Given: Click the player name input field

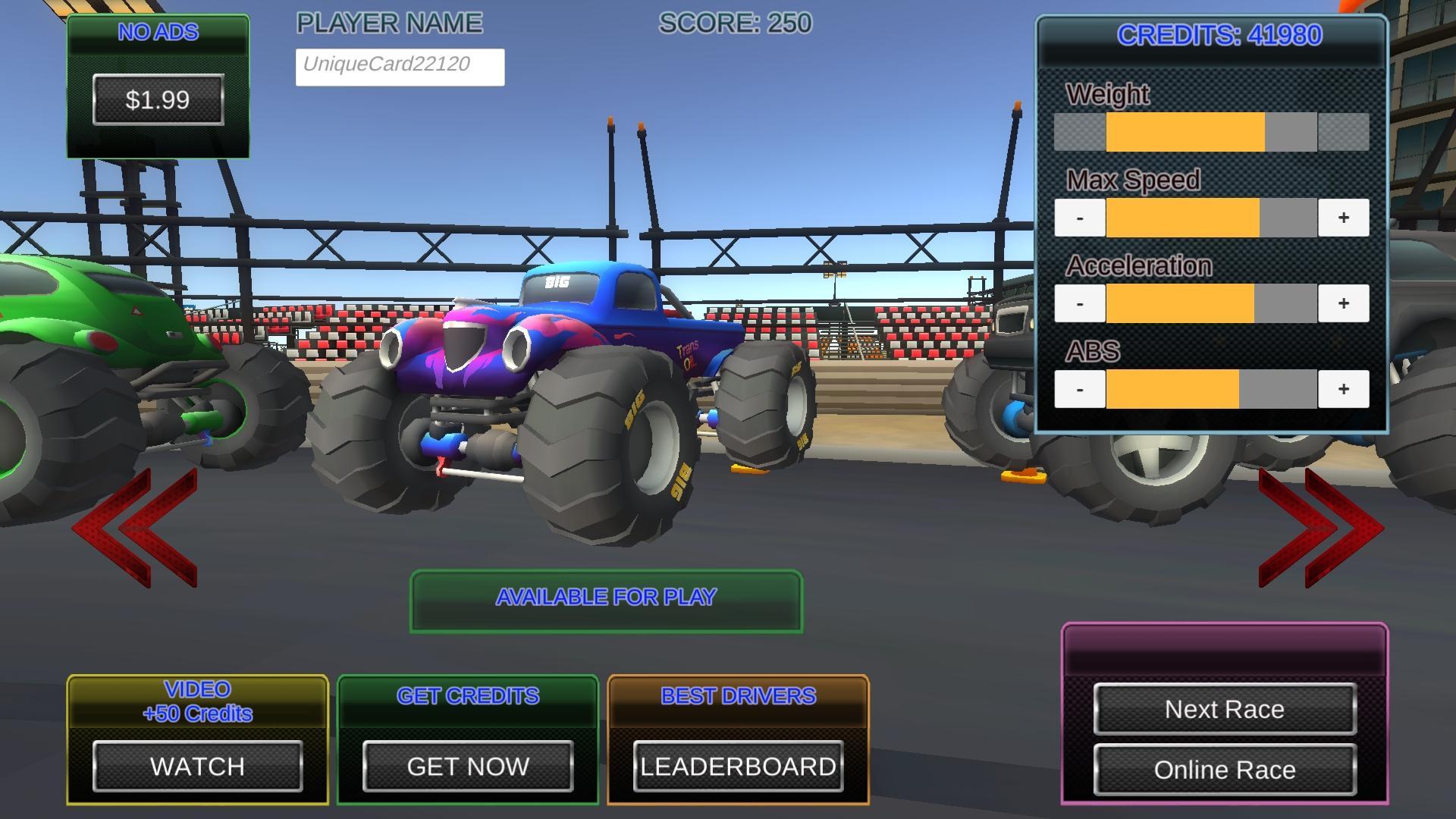Looking at the screenshot, I should 400,67.
